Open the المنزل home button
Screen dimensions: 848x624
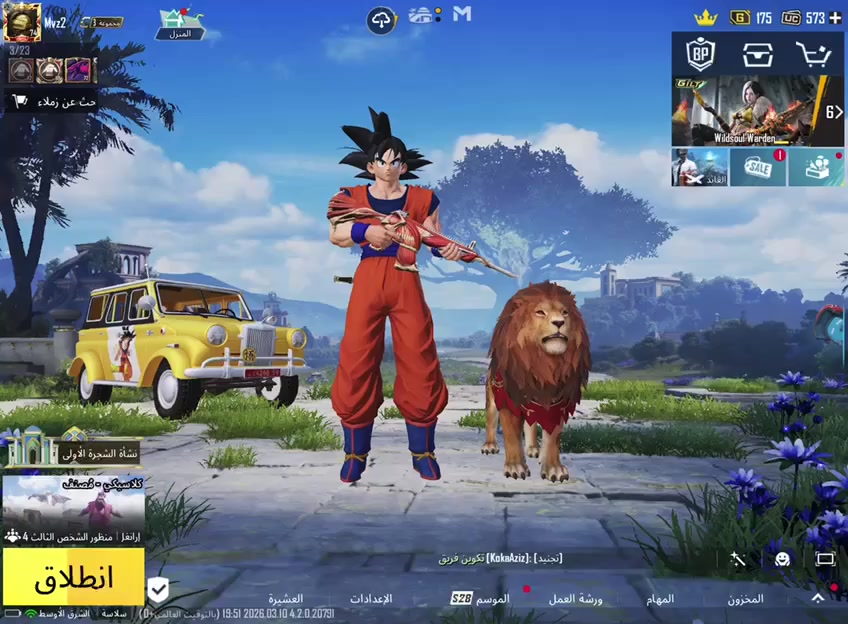pos(180,24)
